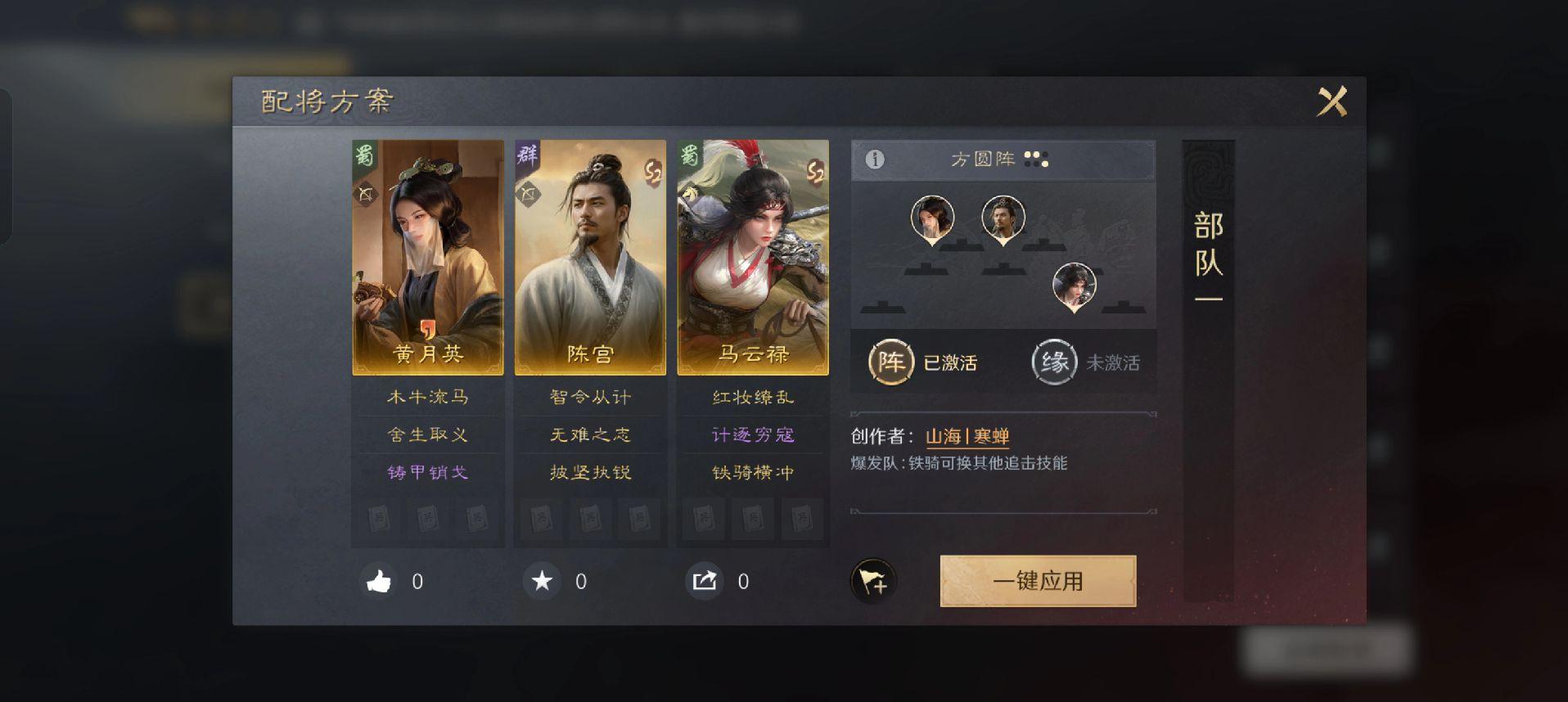
Task: View the 智令从计 skill
Action: 589,398
